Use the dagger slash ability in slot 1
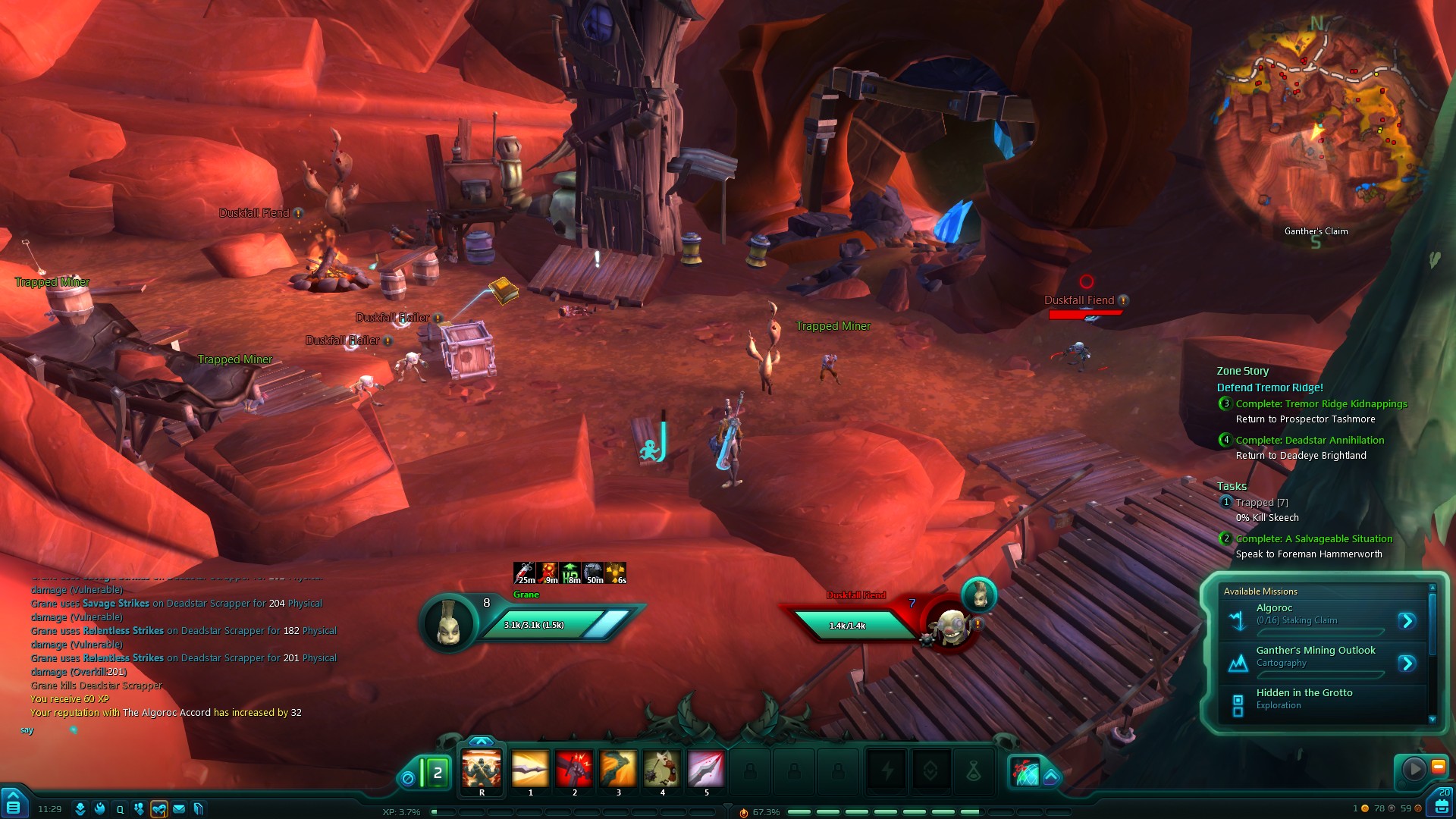This screenshot has height=819, width=1456. pos(530,770)
